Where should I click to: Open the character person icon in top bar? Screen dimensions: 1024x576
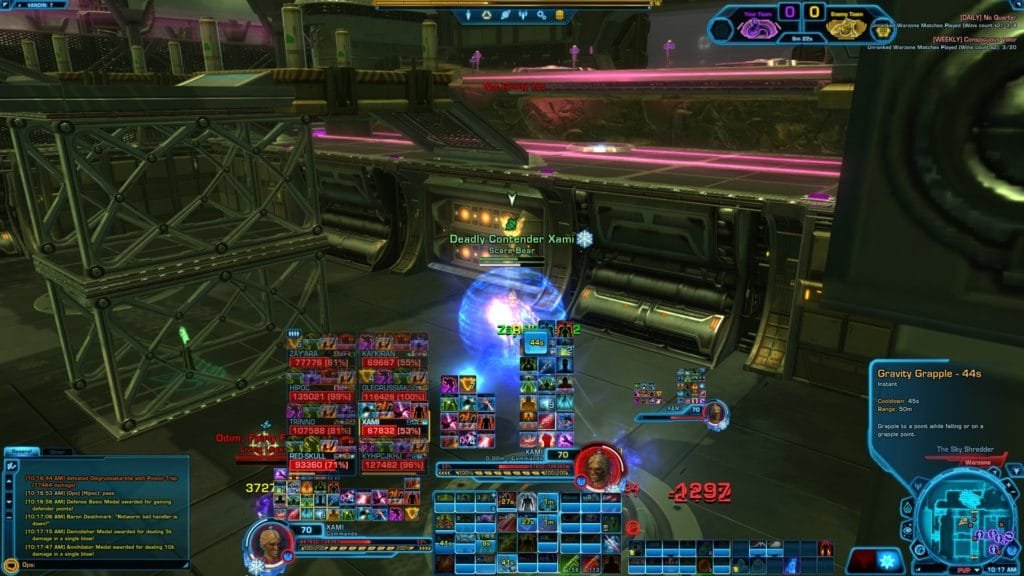469,16
